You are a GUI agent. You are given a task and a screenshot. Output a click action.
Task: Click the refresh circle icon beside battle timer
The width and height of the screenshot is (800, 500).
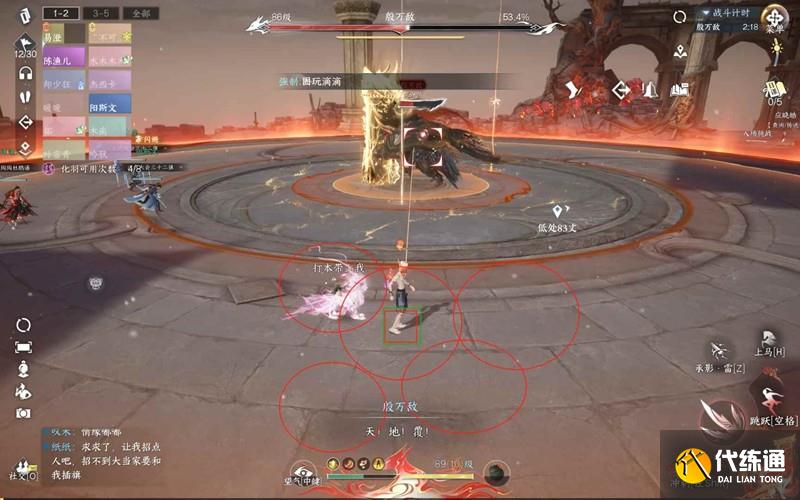point(680,16)
